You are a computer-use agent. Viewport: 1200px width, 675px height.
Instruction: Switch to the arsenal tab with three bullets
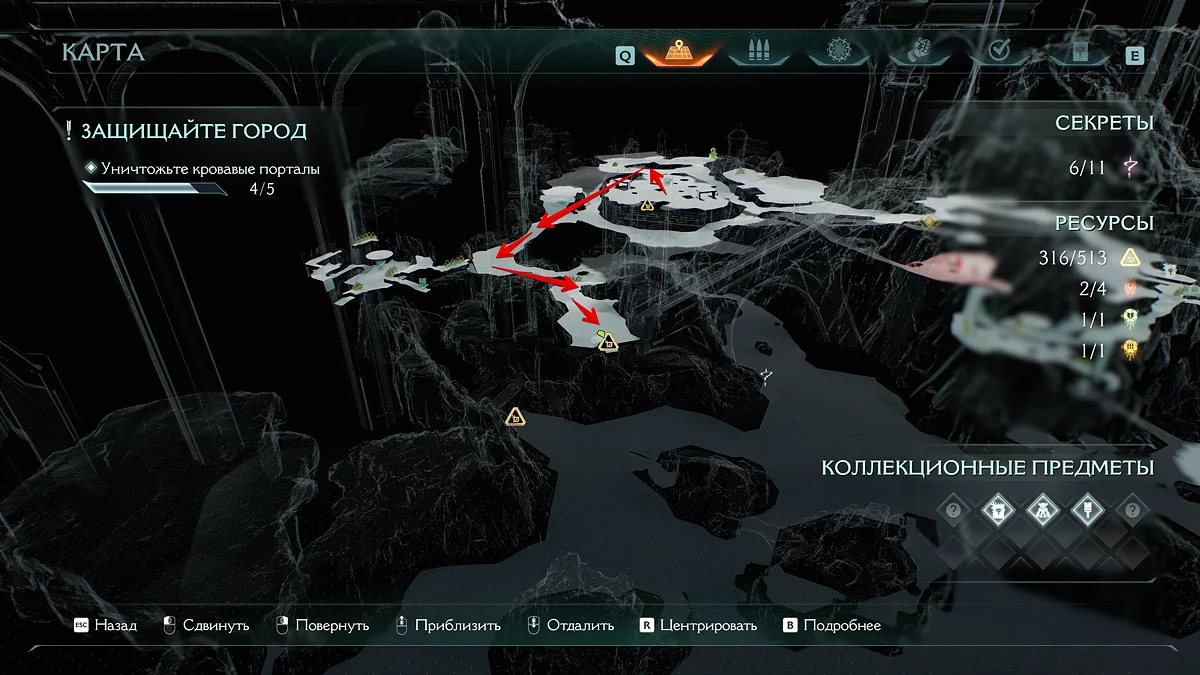[x=759, y=52]
